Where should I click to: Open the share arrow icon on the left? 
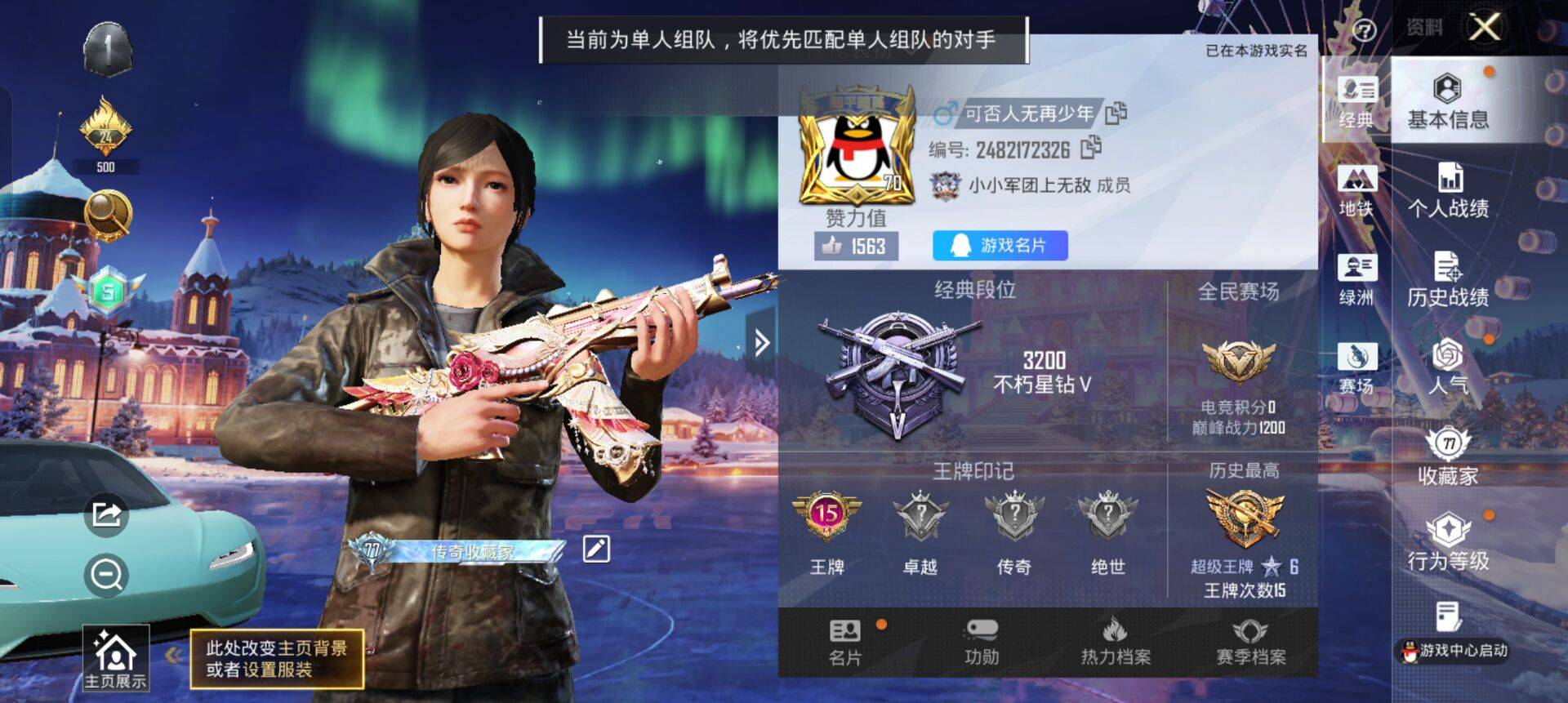(106, 515)
